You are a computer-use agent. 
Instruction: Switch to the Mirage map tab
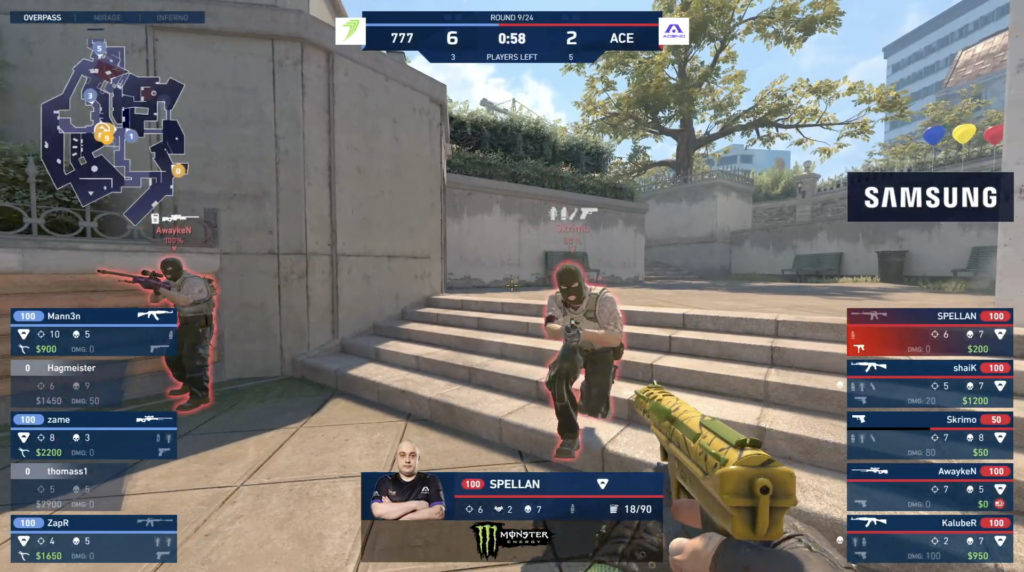107,17
